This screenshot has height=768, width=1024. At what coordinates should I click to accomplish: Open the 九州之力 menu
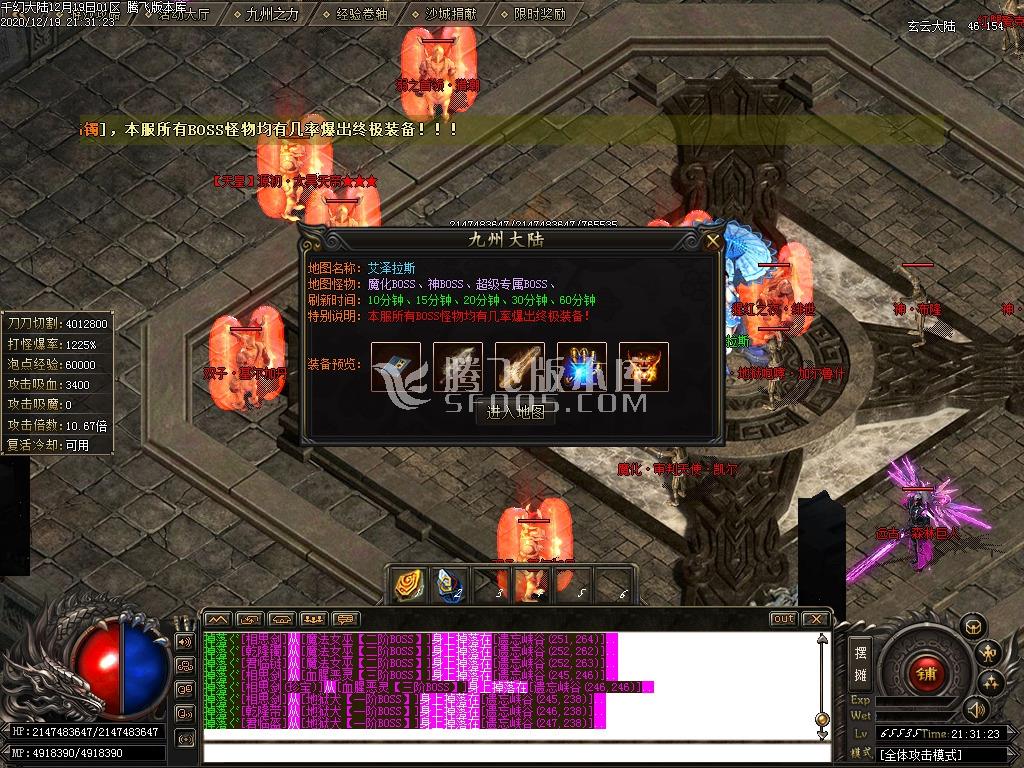click(271, 14)
